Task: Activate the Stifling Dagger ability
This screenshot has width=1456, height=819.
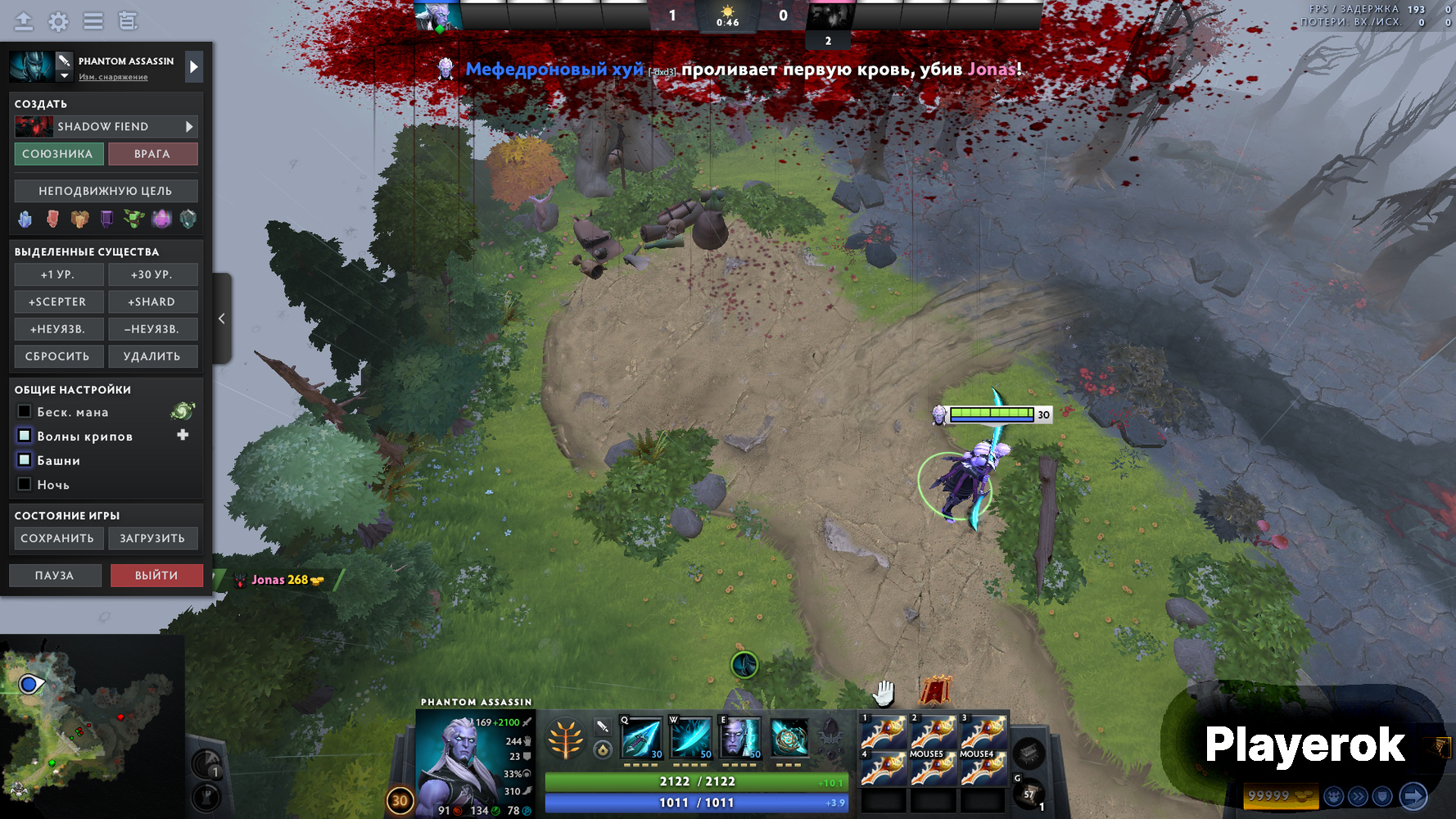Action: [x=641, y=738]
